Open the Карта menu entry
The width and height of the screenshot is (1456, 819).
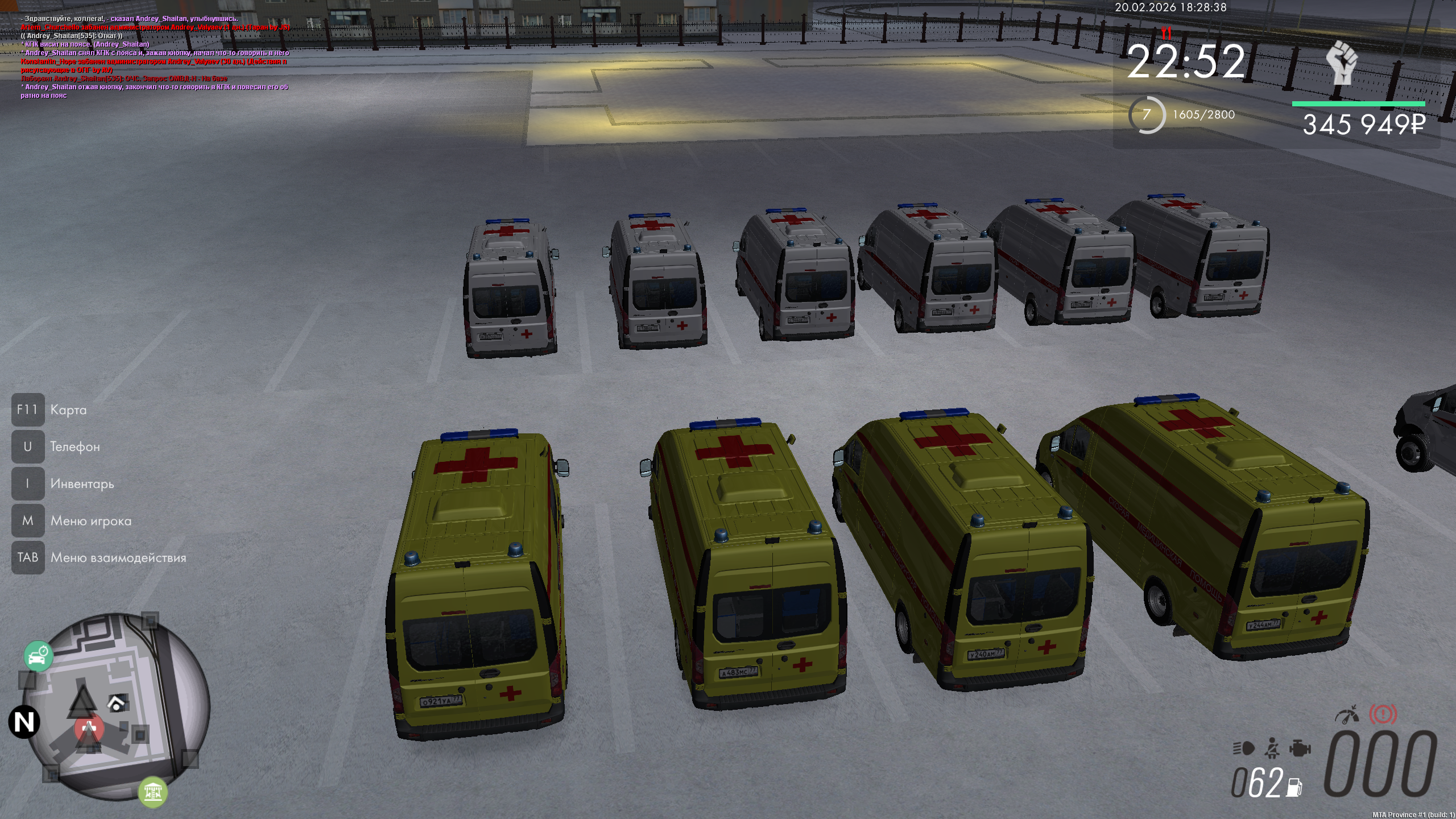[68, 410]
